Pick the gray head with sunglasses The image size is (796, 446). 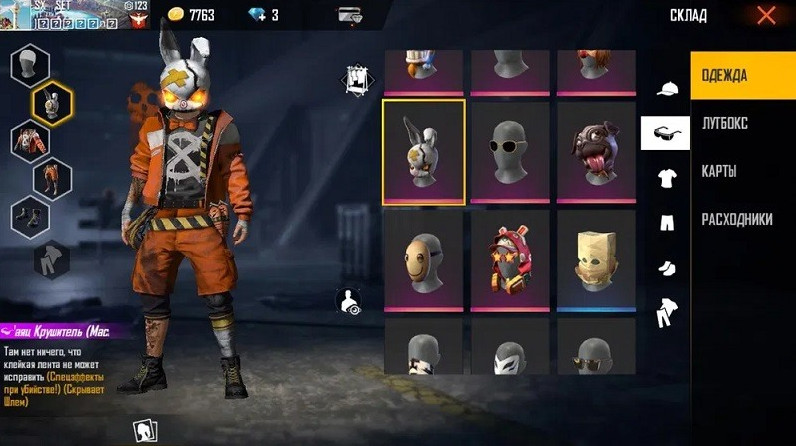coord(510,151)
